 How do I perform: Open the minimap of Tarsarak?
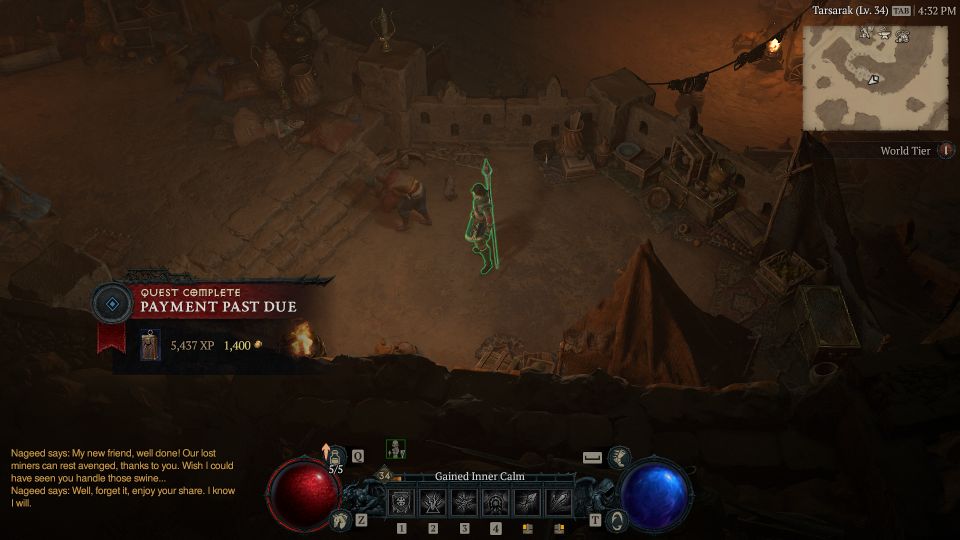coord(875,78)
